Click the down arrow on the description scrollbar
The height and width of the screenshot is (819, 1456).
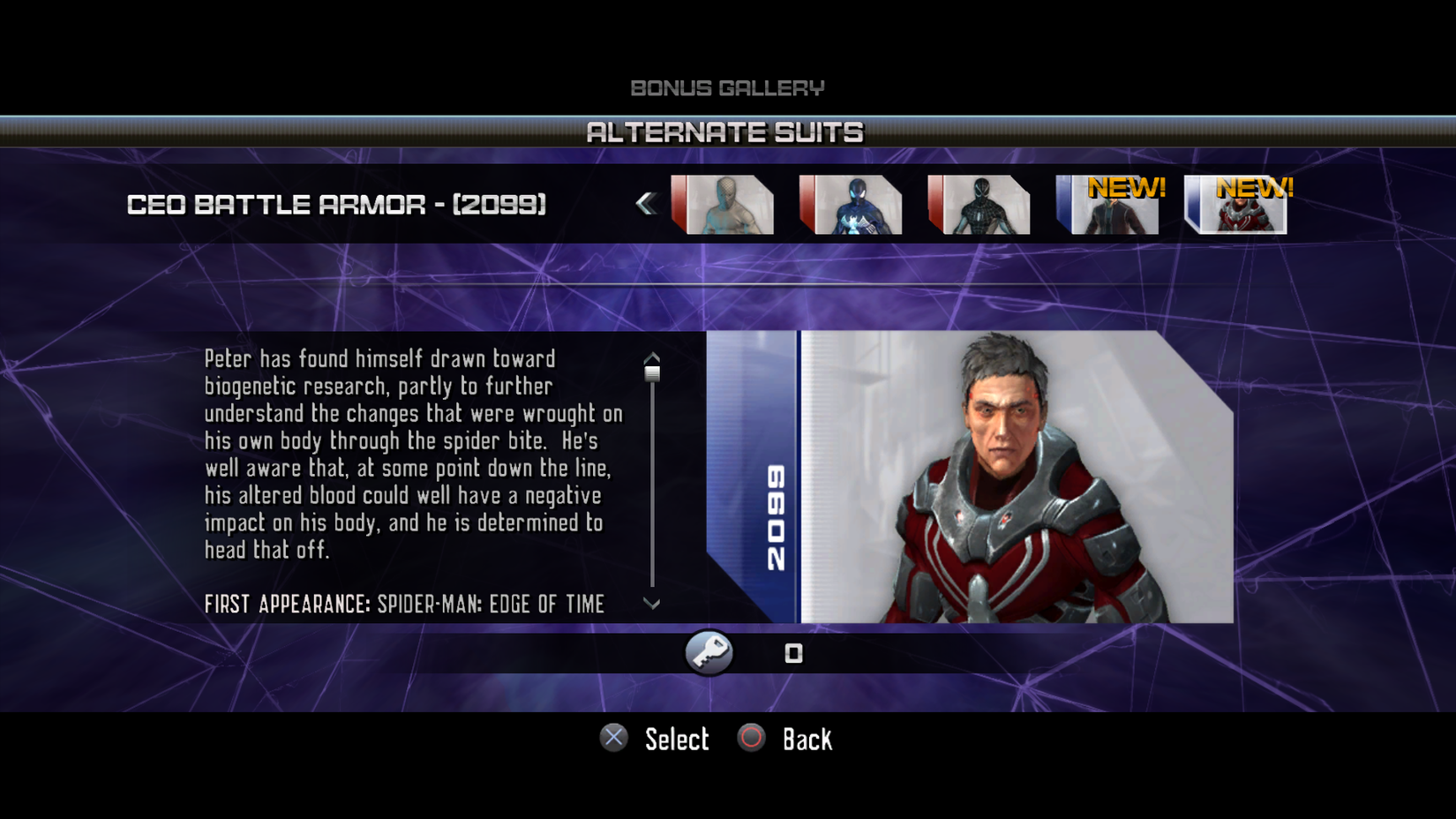pos(652,604)
